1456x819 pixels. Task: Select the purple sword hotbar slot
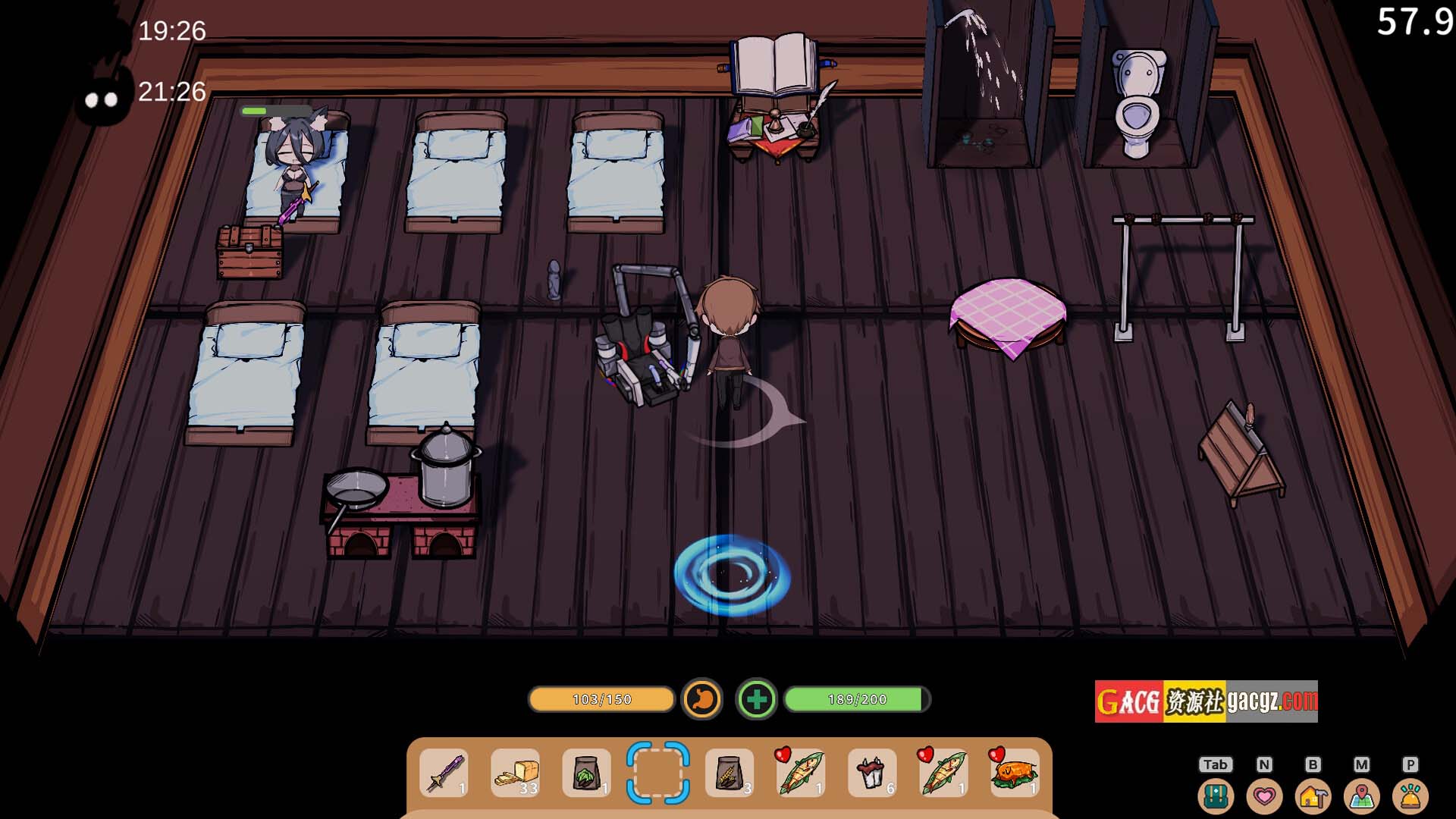click(444, 773)
